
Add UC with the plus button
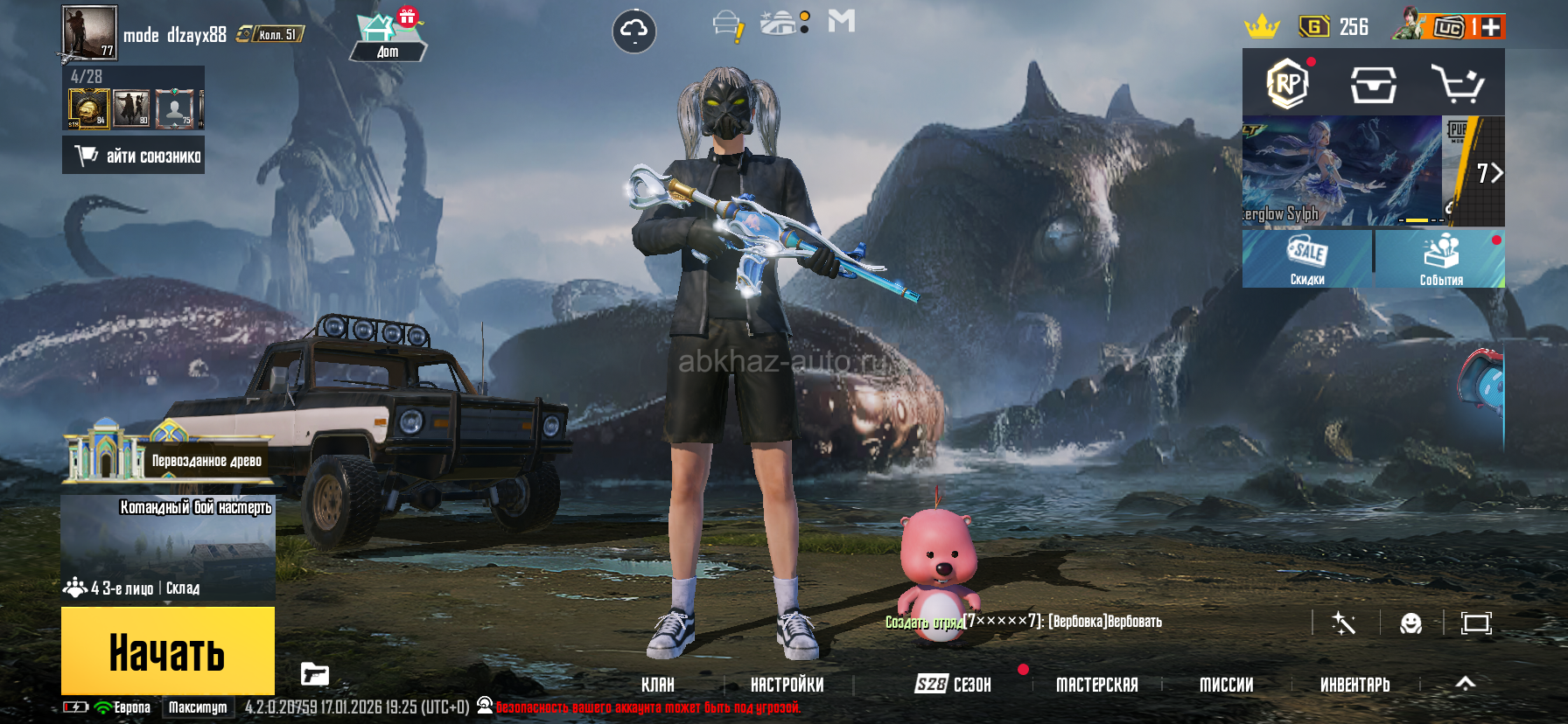coord(1490,27)
